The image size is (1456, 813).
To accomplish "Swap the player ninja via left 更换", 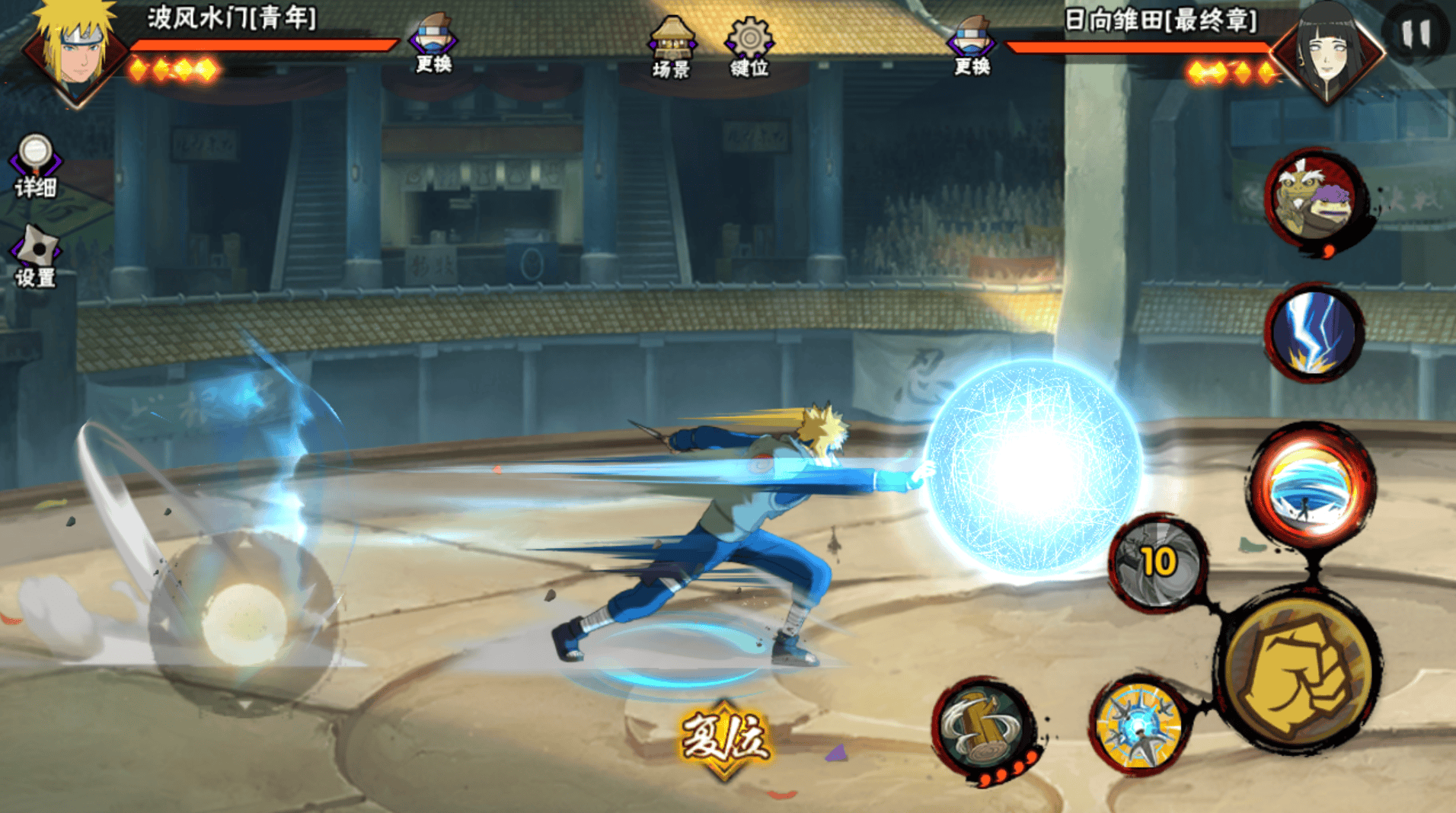I will tap(433, 44).
